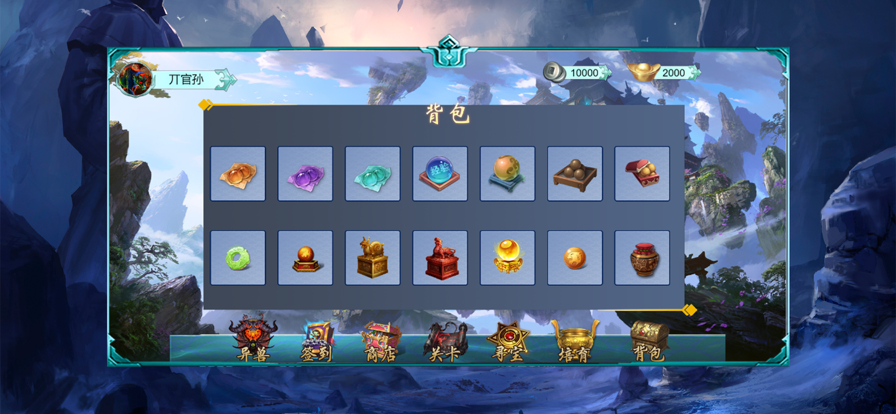Select the orange pouch item

[x=238, y=174]
